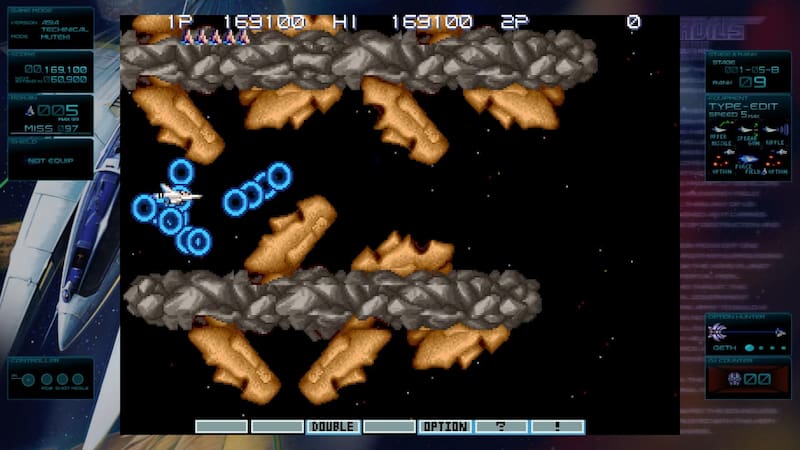Select the Force Field icon in Equipment
800x450 pixels.
point(747,160)
